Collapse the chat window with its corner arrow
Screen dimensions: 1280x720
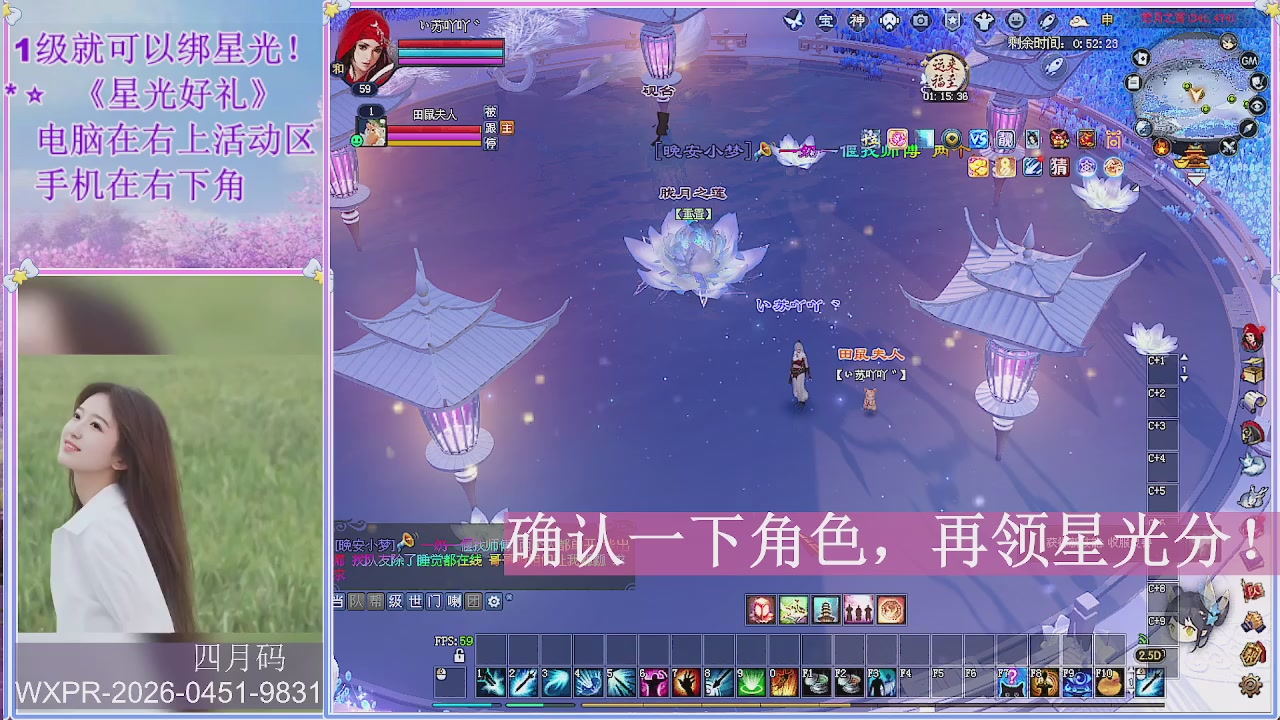point(508,599)
